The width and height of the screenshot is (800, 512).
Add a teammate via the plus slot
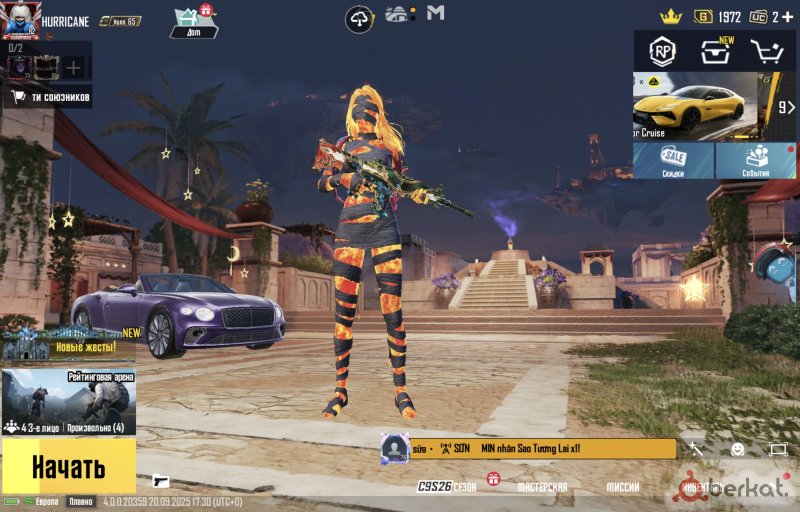[x=73, y=68]
